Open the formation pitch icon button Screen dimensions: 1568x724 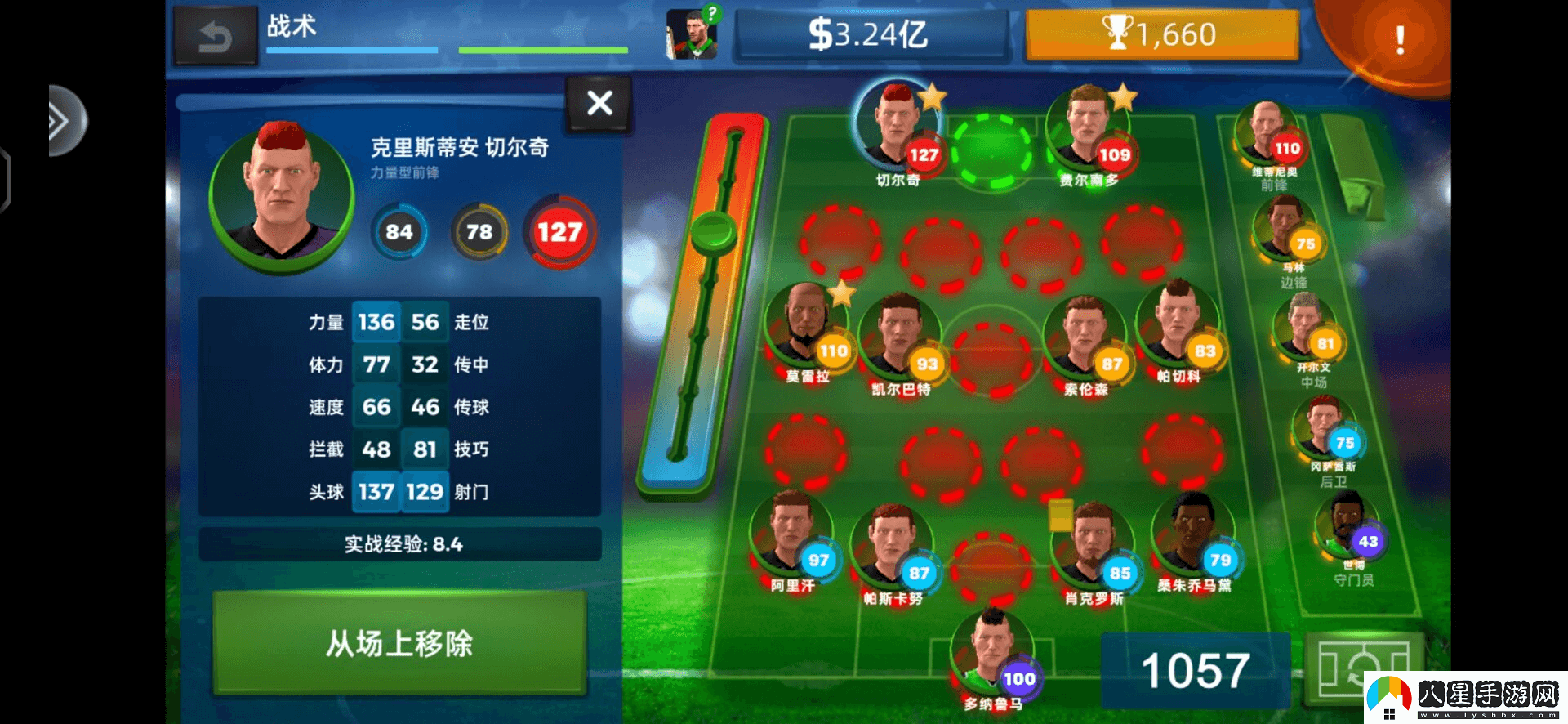tap(1362, 668)
